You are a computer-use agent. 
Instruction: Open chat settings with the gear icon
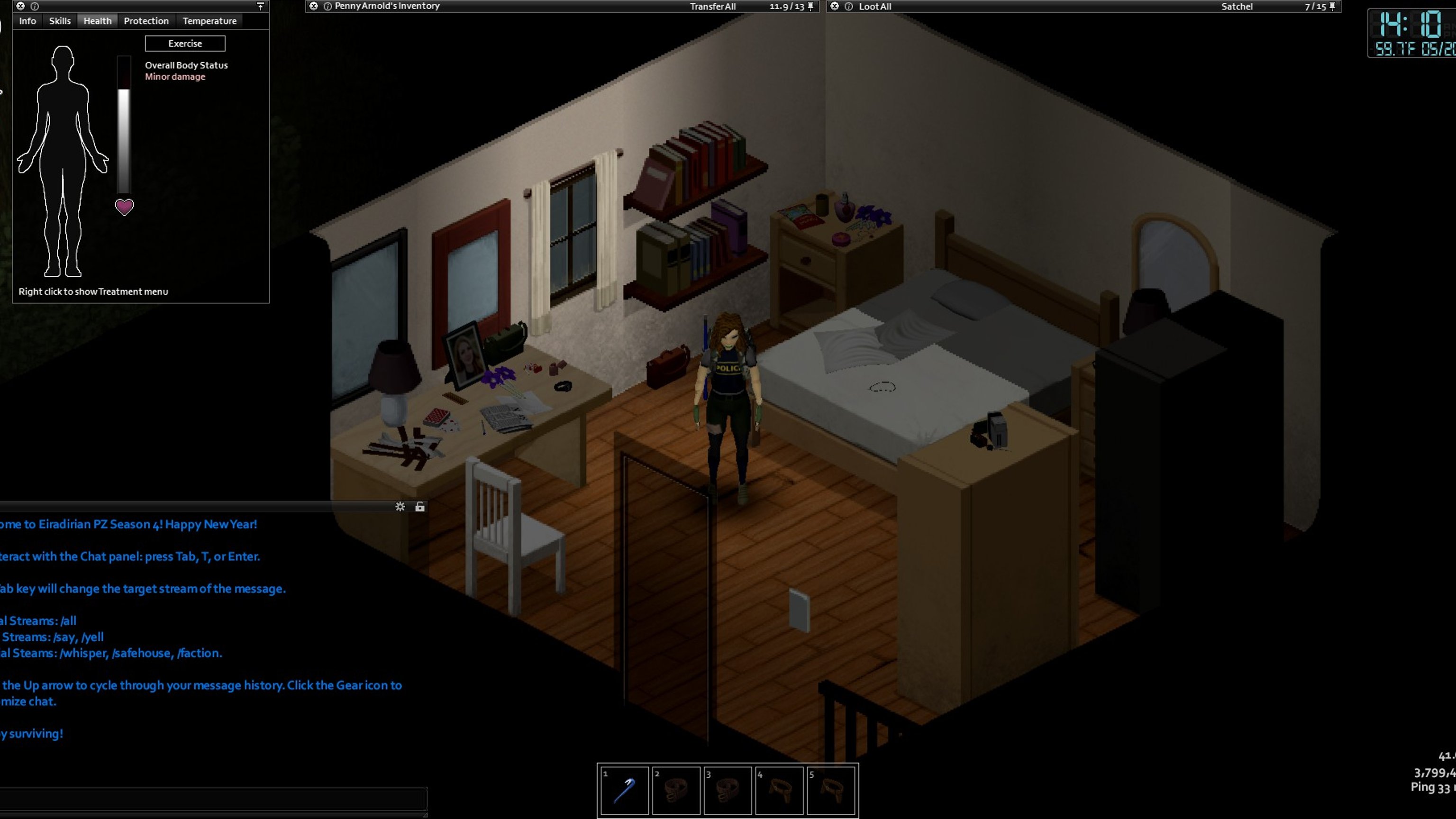click(x=400, y=507)
